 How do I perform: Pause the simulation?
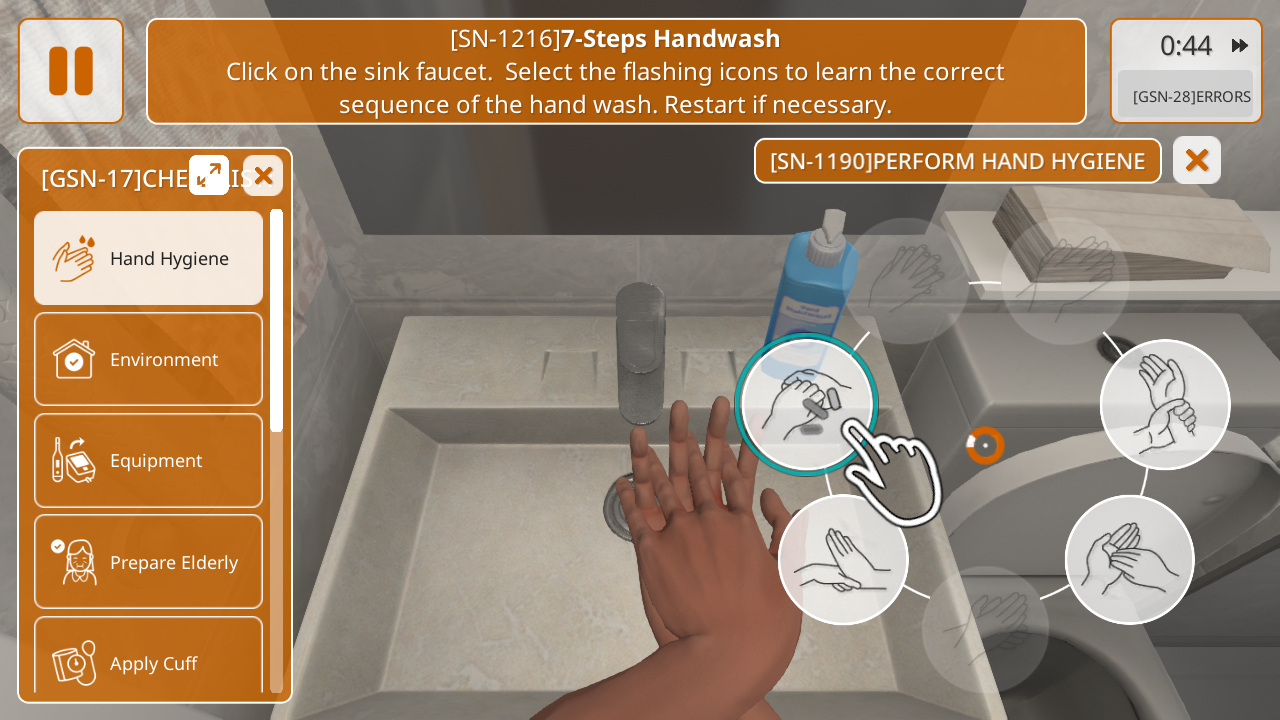coord(71,71)
